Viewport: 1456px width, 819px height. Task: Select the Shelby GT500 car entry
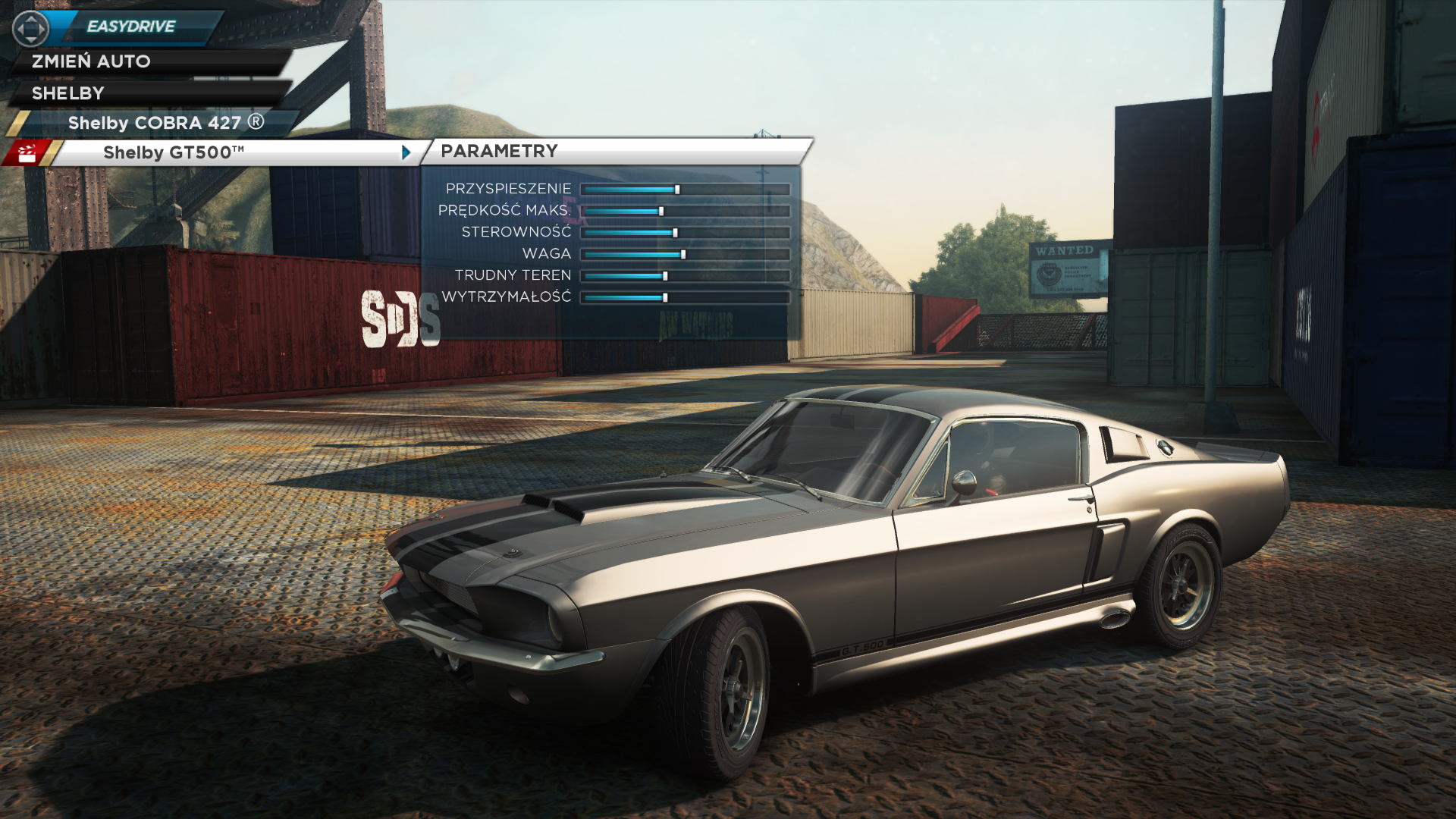coord(174,152)
